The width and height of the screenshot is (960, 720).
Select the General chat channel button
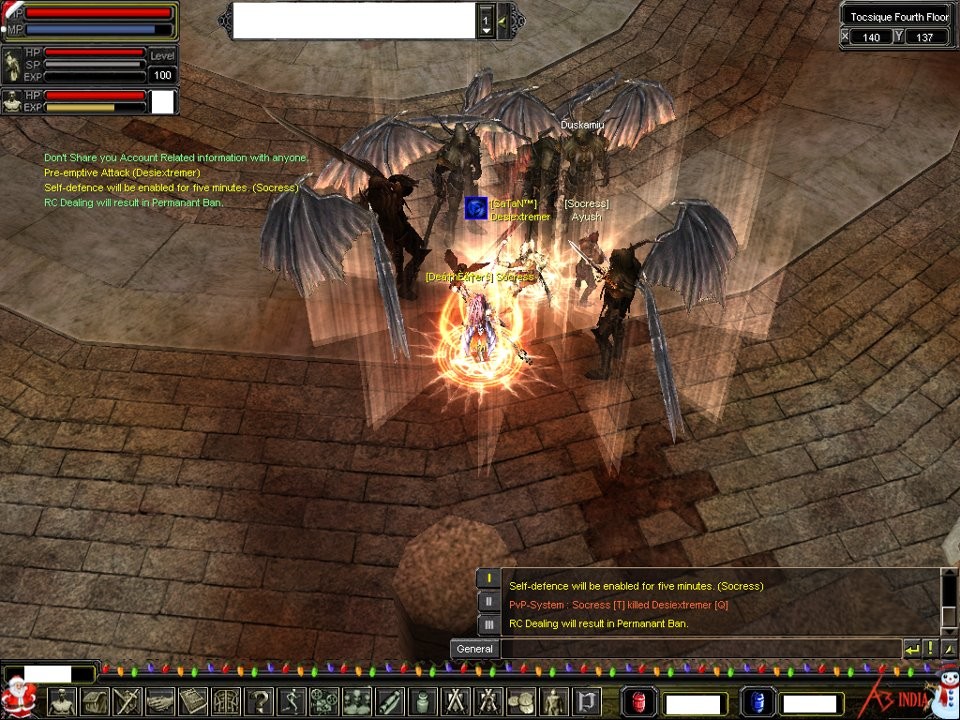coord(475,649)
